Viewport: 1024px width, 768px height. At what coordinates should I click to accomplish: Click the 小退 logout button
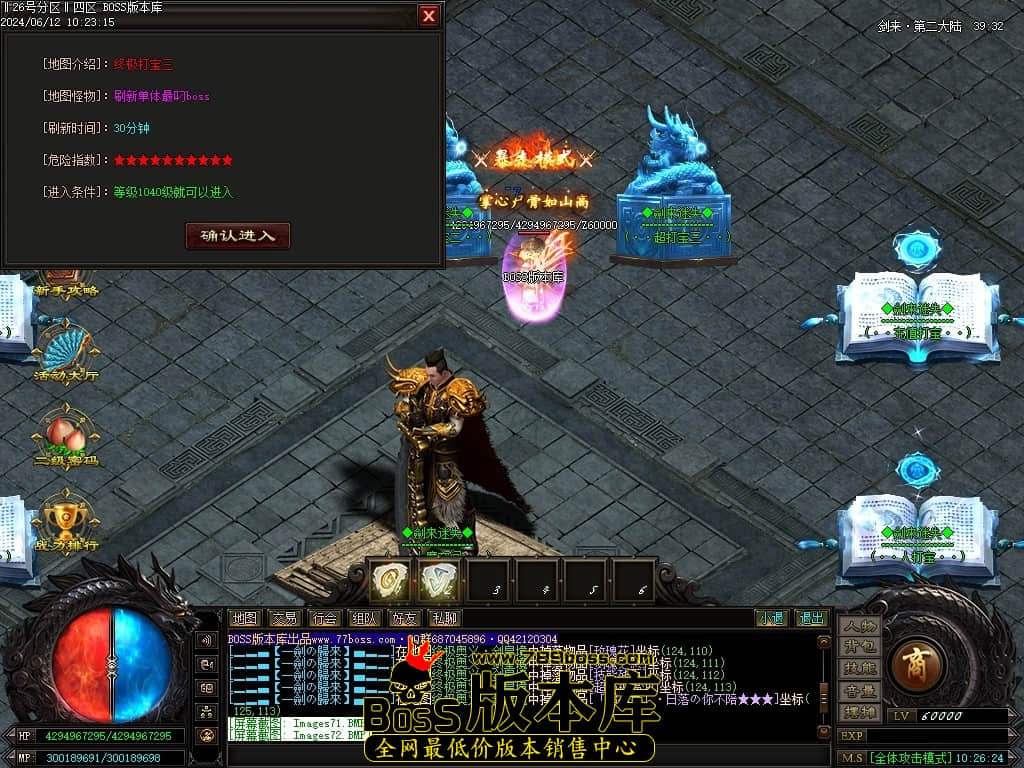(x=770, y=619)
